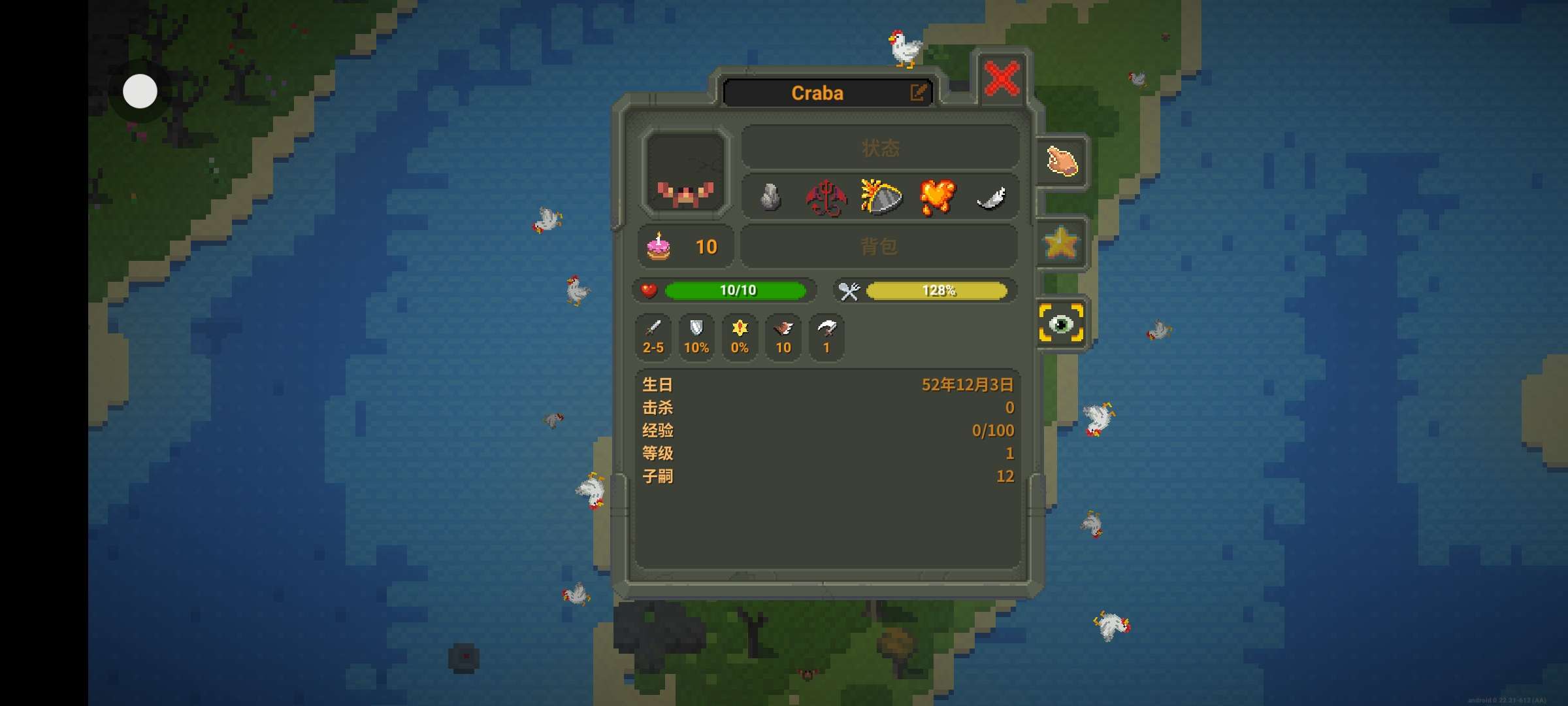
Task: Close the Craba creature window
Action: (1001, 79)
